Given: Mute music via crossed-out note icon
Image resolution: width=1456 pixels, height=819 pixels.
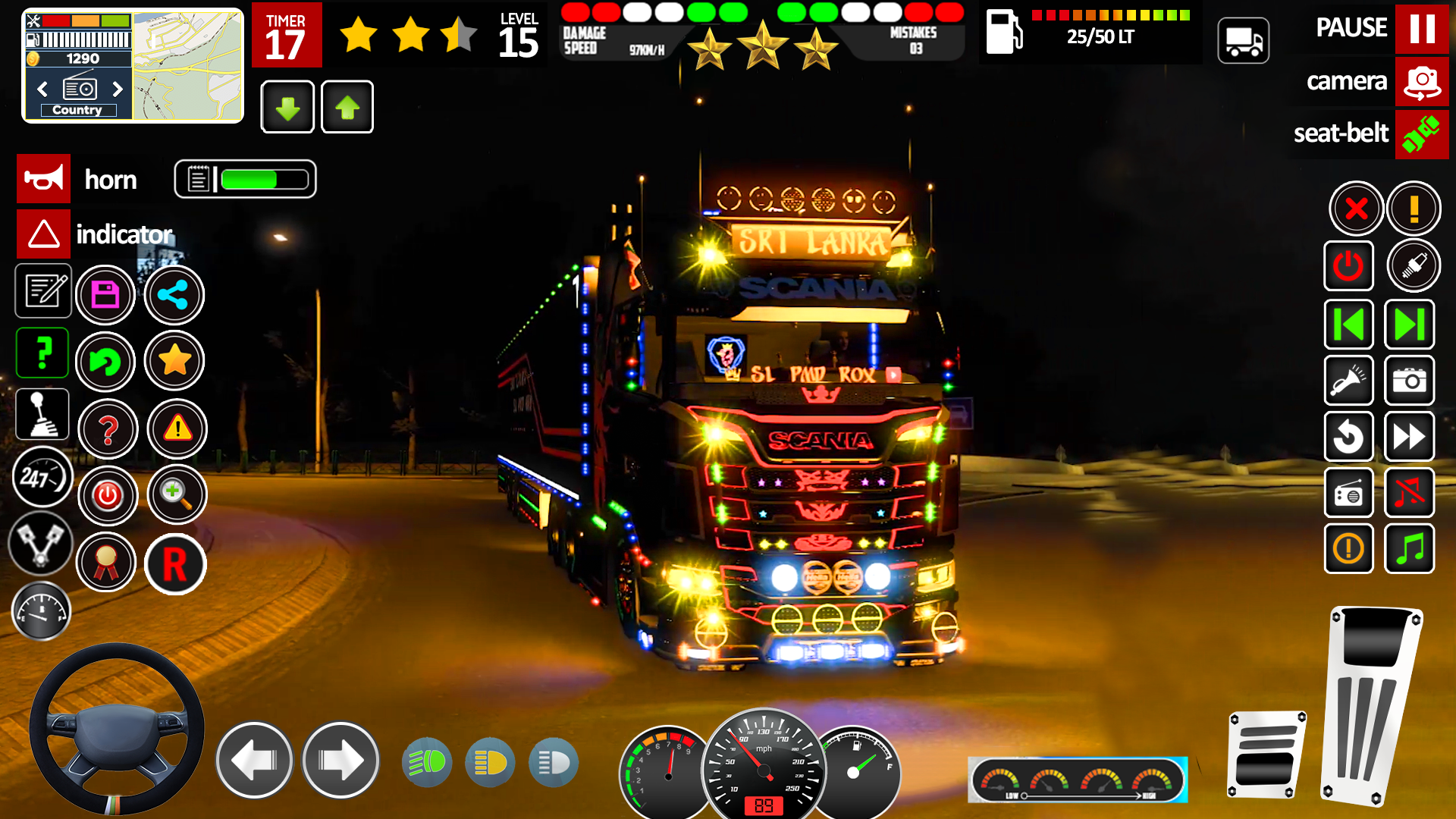Looking at the screenshot, I should click(1409, 492).
